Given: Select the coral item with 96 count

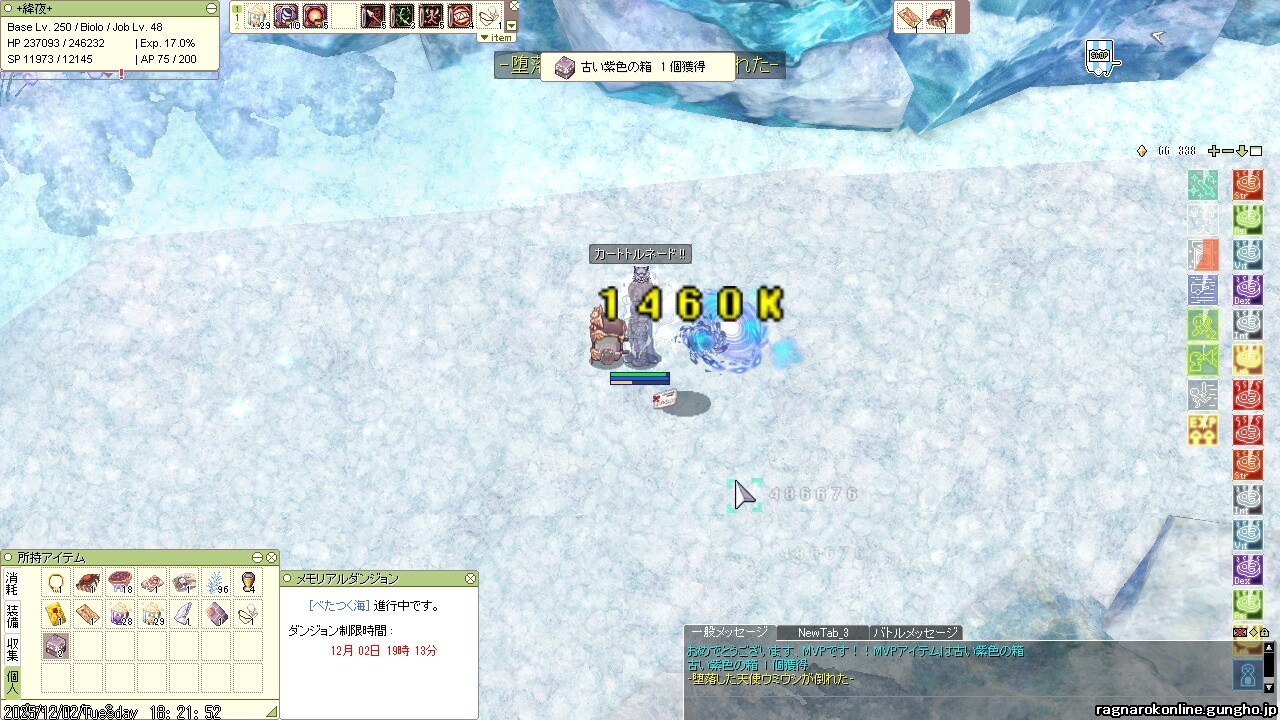Looking at the screenshot, I should (216, 582).
